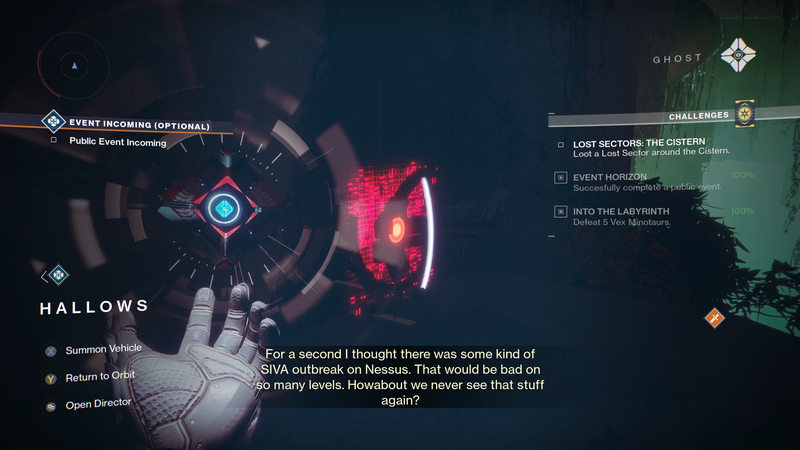This screenshot has height=450, width=800.
Task: Select the Event Incoming objective header
Action: (139, 125)
